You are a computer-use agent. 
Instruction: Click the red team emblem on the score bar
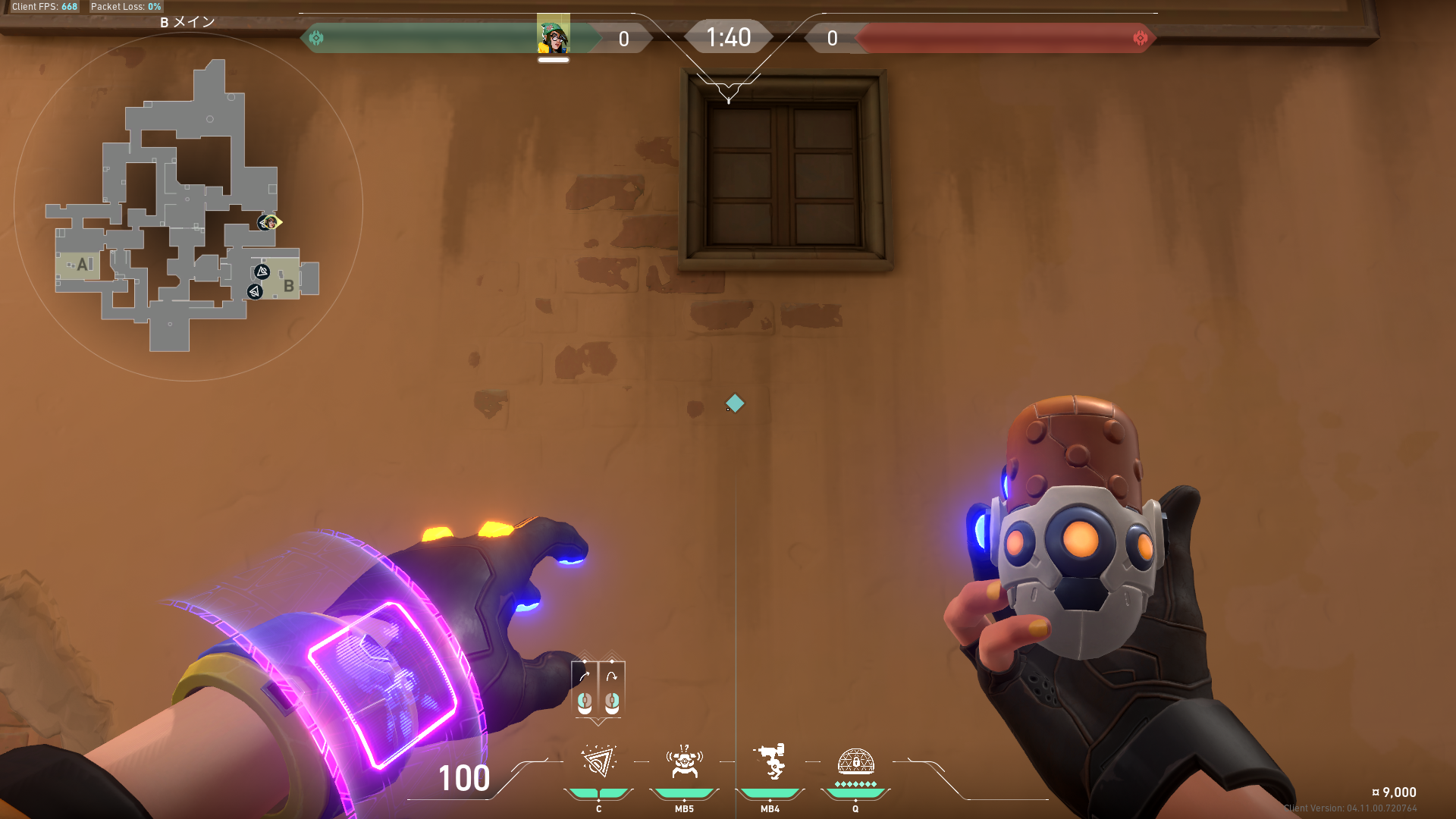coord(1140,38)
